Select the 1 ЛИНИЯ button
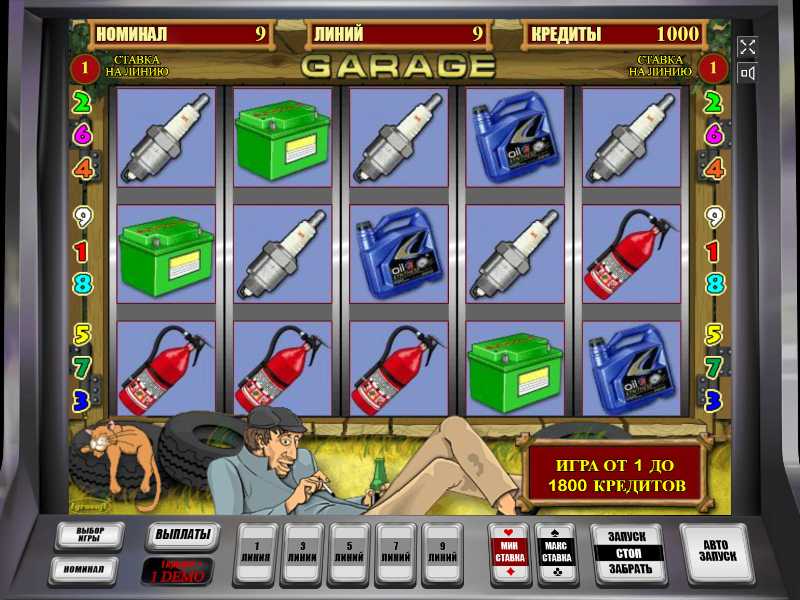The image size is (800, 600). 255,553
